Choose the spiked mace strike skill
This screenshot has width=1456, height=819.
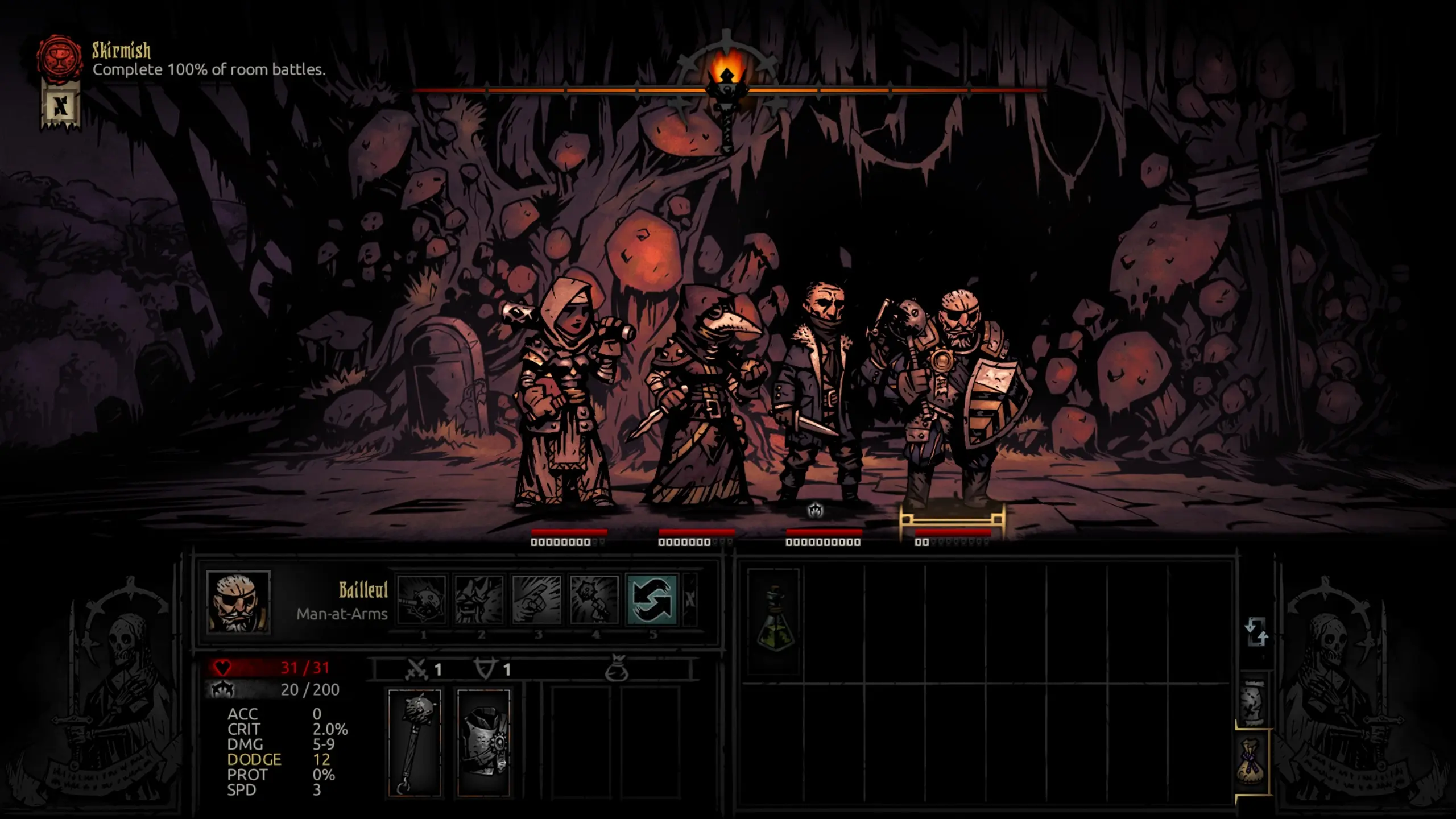tap(422, 600)
